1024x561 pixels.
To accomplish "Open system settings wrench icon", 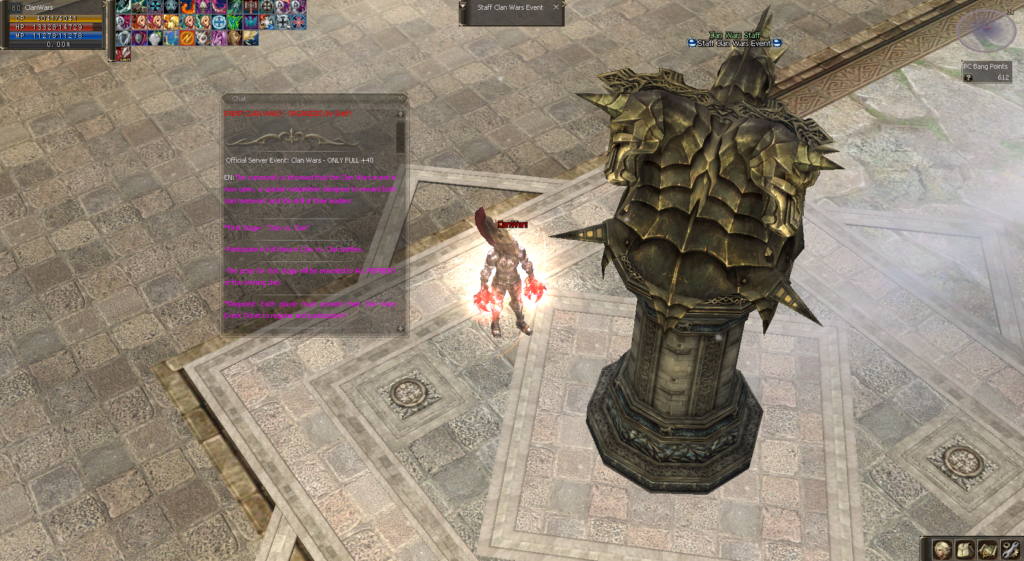I will [x=1009, y=548].
